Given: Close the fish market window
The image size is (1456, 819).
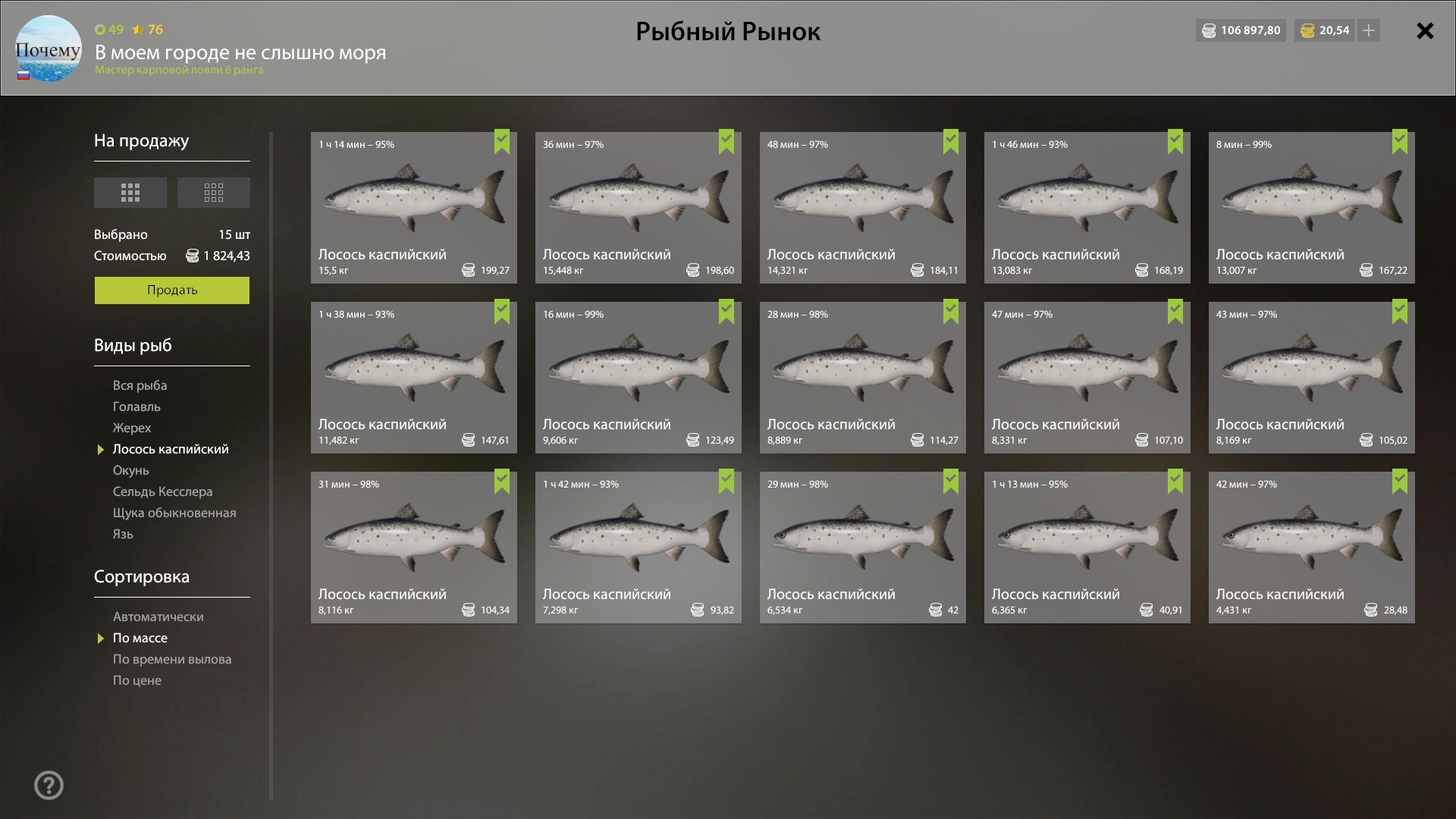Looking at the screenshot, I should coord(1425,31).
